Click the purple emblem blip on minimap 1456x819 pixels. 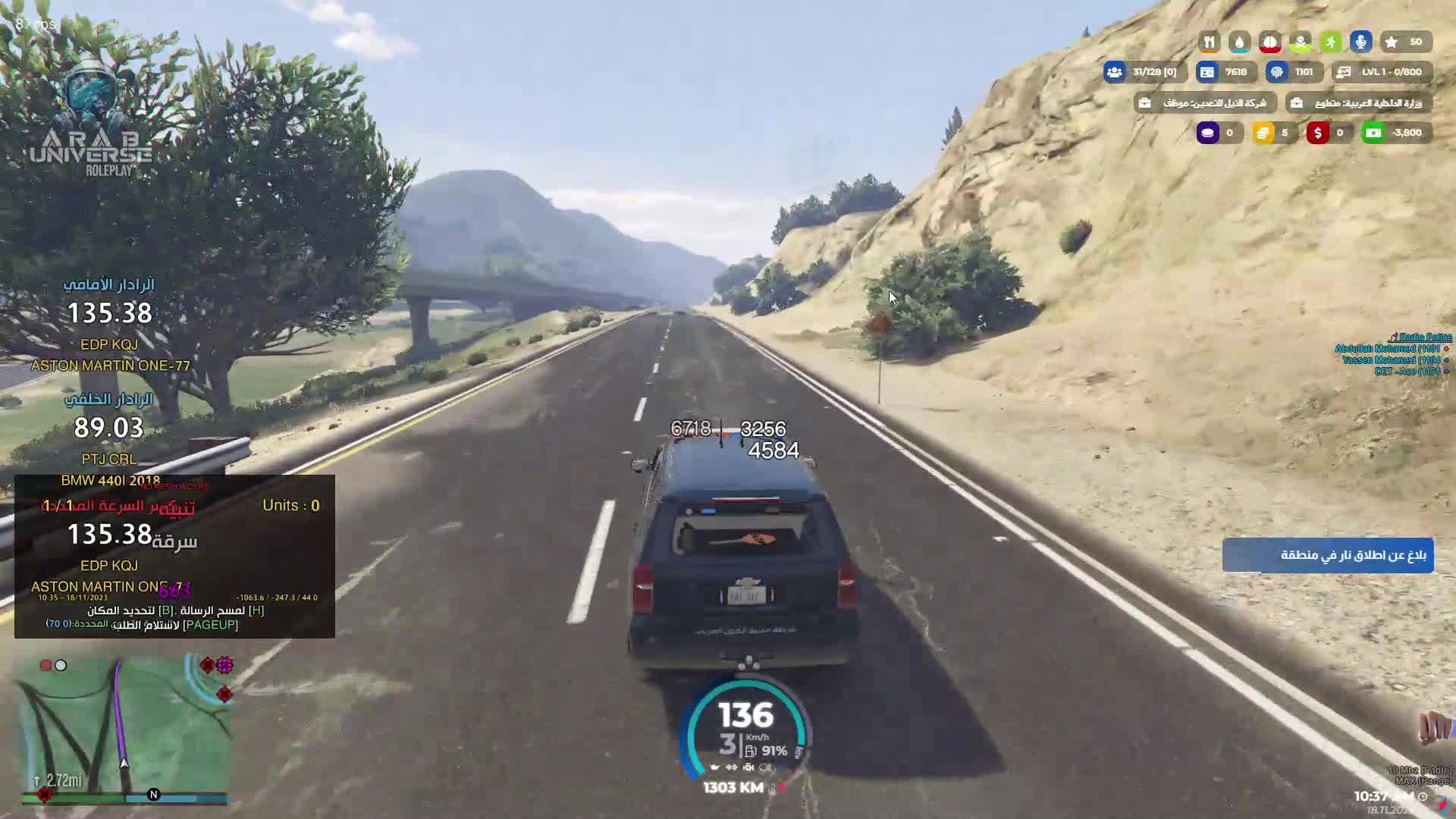pos(224,665)
